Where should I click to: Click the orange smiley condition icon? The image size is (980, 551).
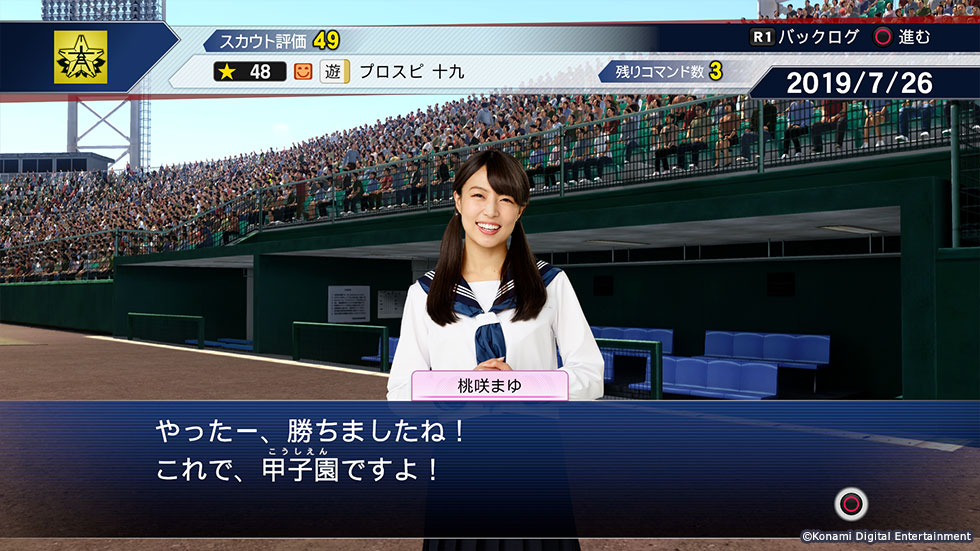pyautogui.click(x=304, y=72)
